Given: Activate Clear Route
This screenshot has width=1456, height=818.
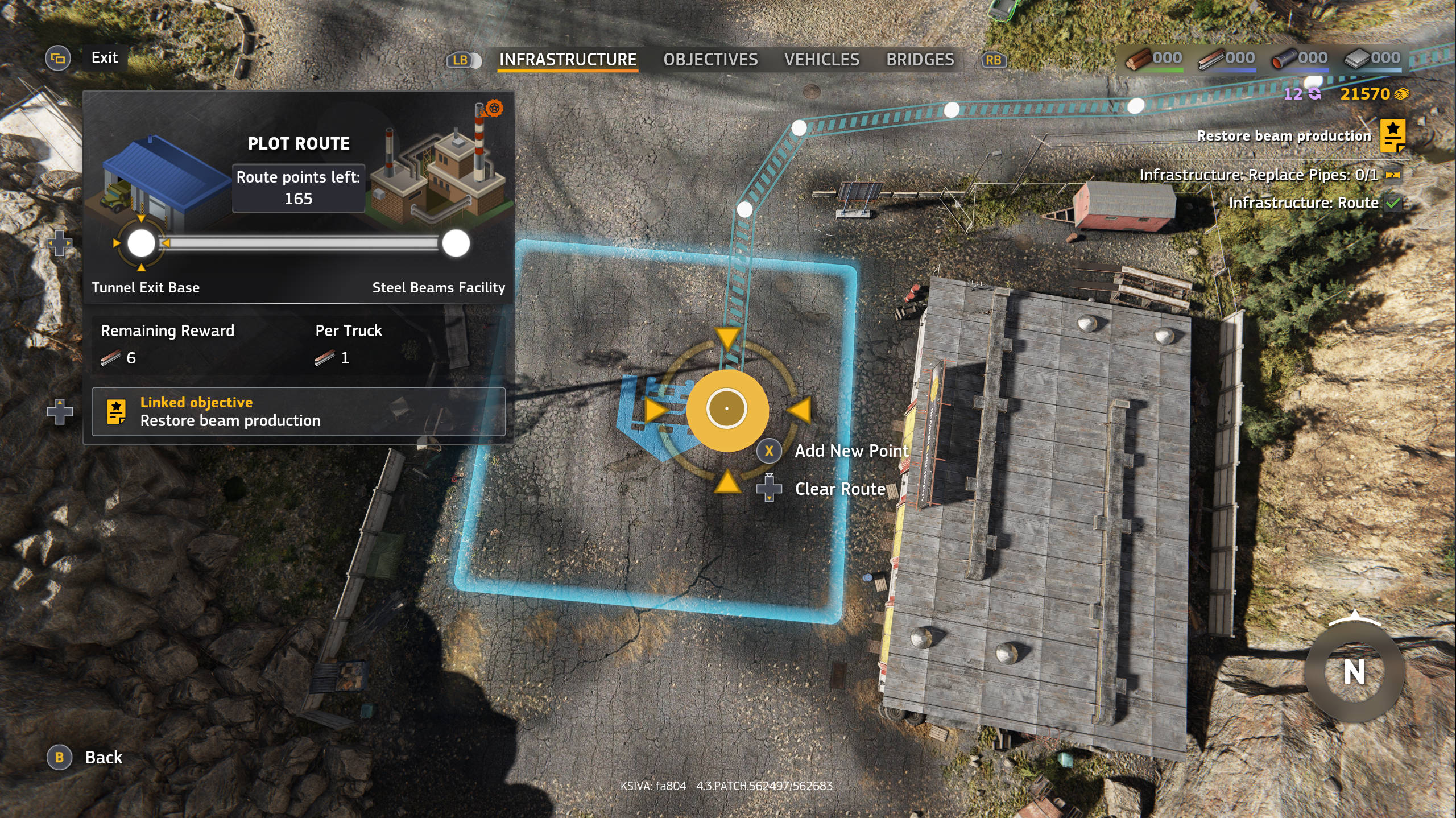Looking at the screenshot, I should point(771,488).
